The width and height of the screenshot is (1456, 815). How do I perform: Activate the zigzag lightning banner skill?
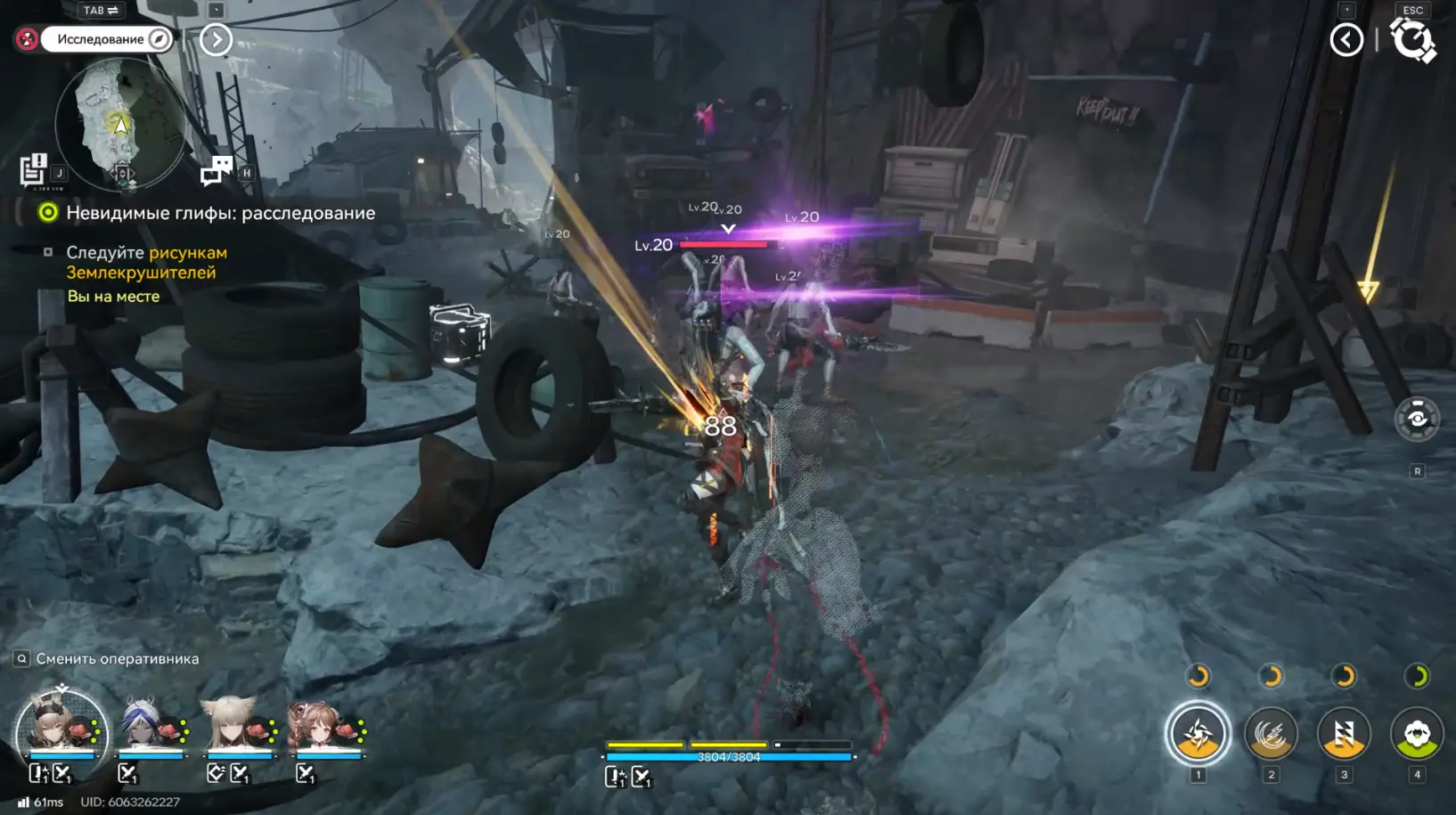pos(1344,734)
